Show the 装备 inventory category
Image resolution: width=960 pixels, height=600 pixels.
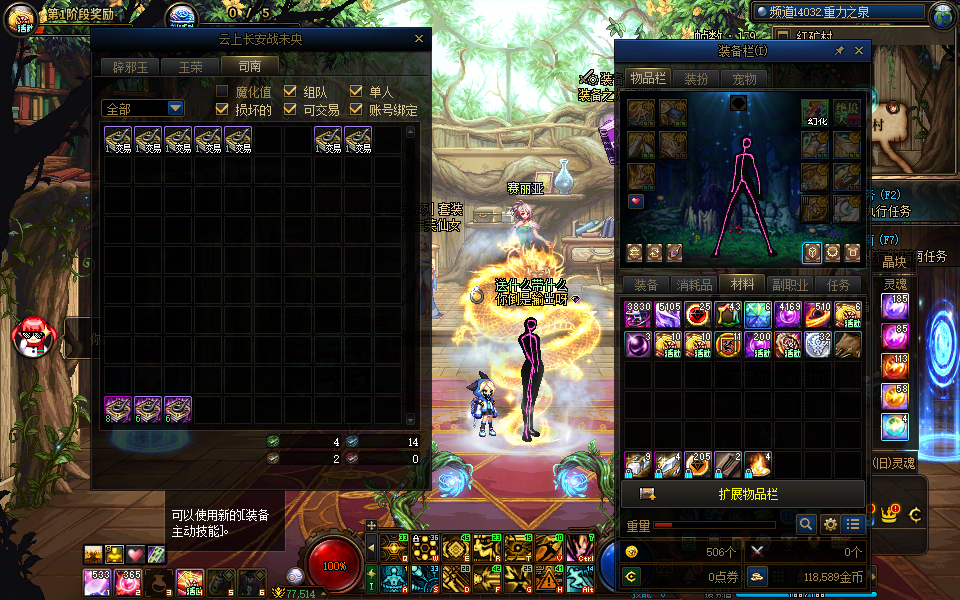(x=646, y=285)
